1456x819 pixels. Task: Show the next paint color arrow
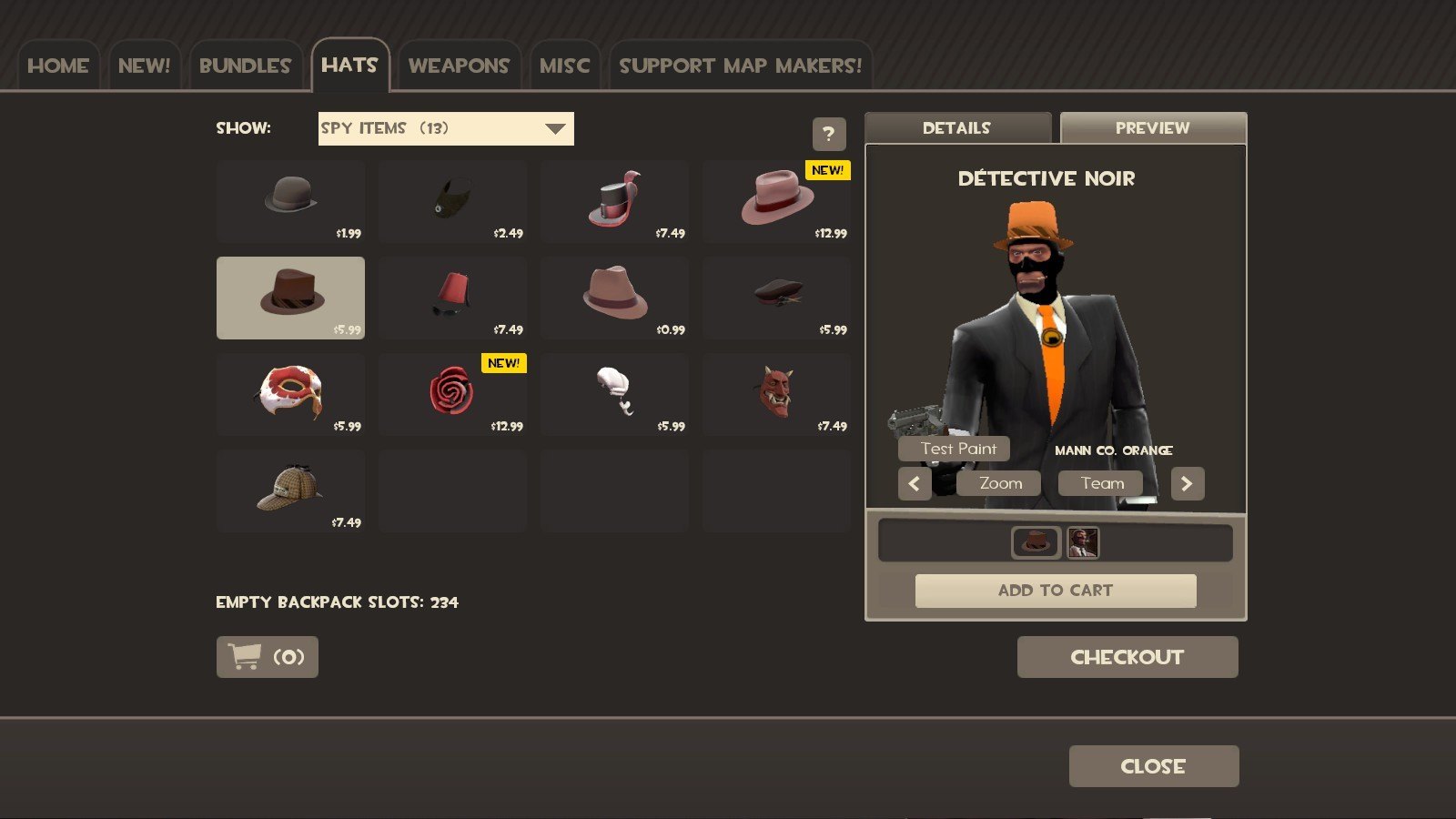click(1187, 484)
